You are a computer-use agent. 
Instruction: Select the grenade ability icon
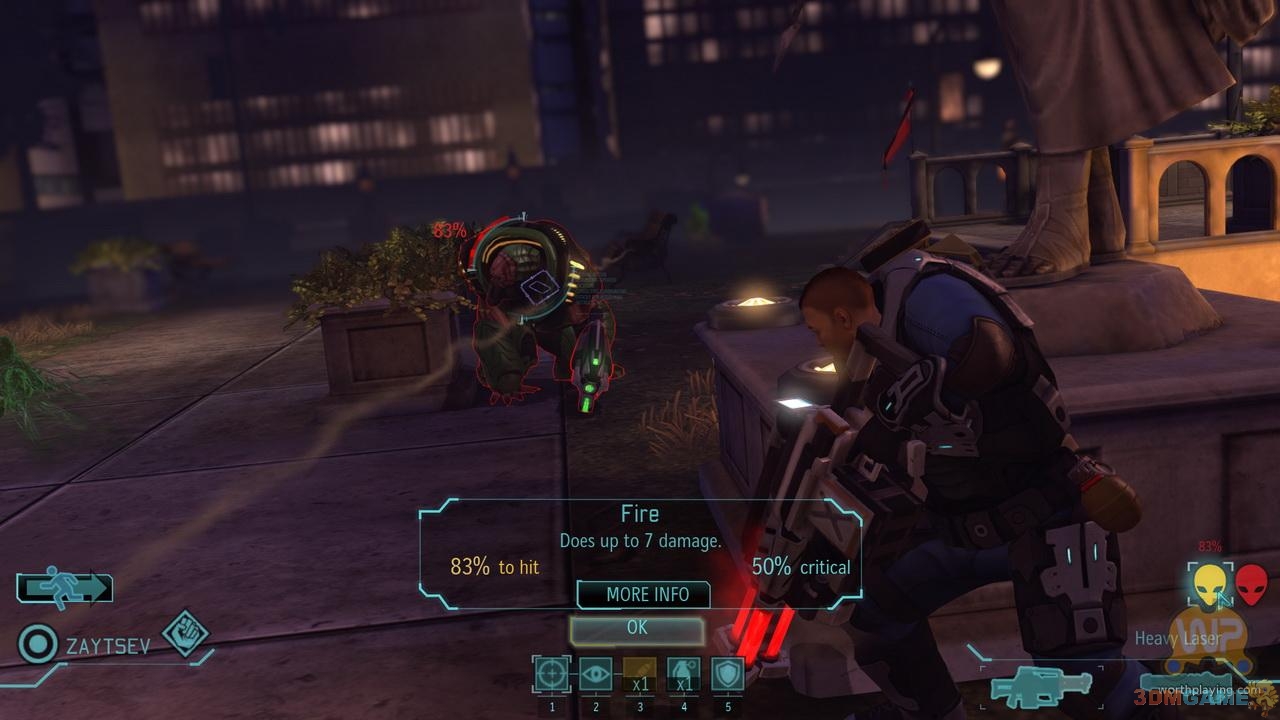(683, 674)
